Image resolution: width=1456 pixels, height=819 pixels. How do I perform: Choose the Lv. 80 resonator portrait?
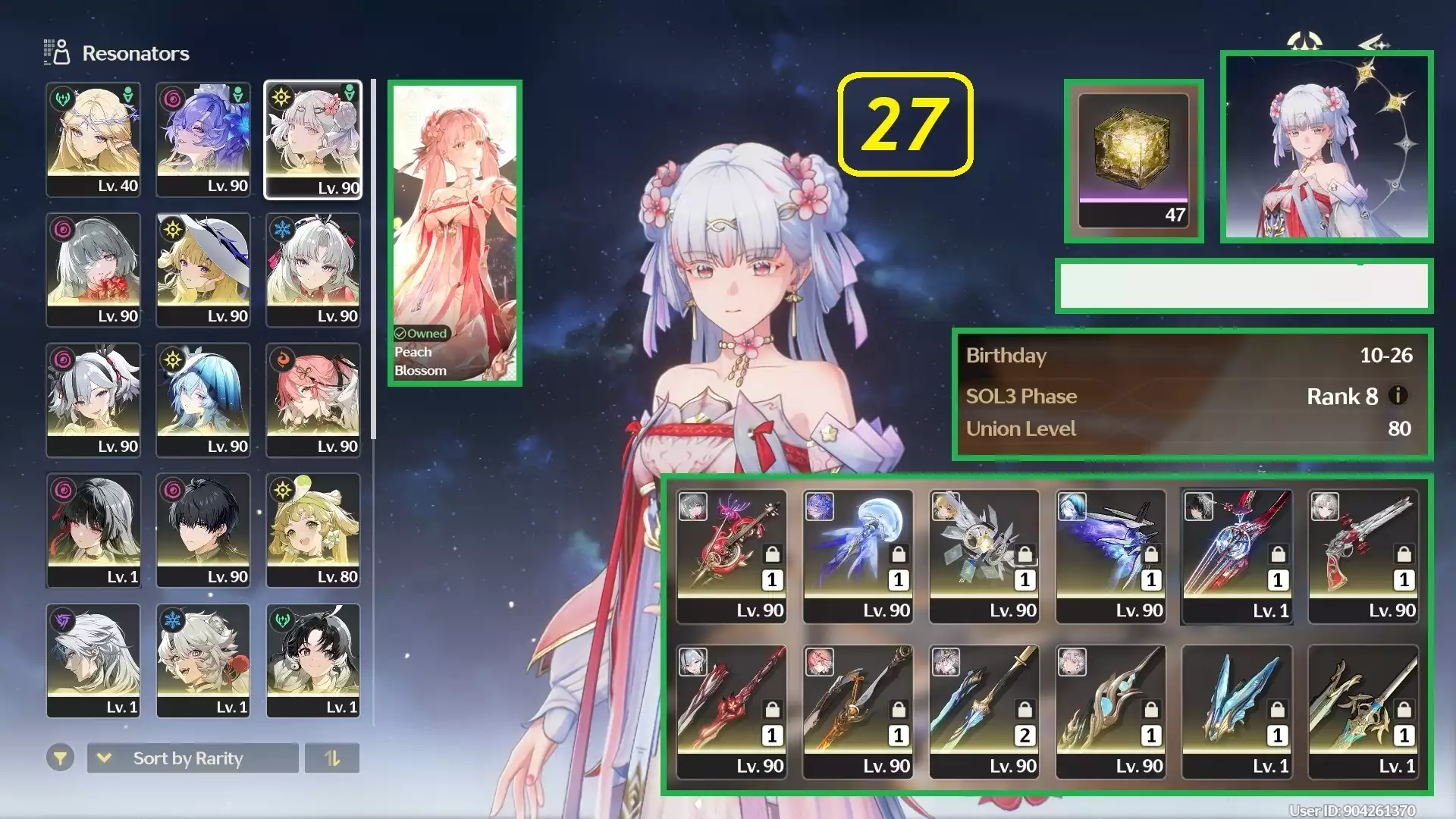[x=312, y=530]
